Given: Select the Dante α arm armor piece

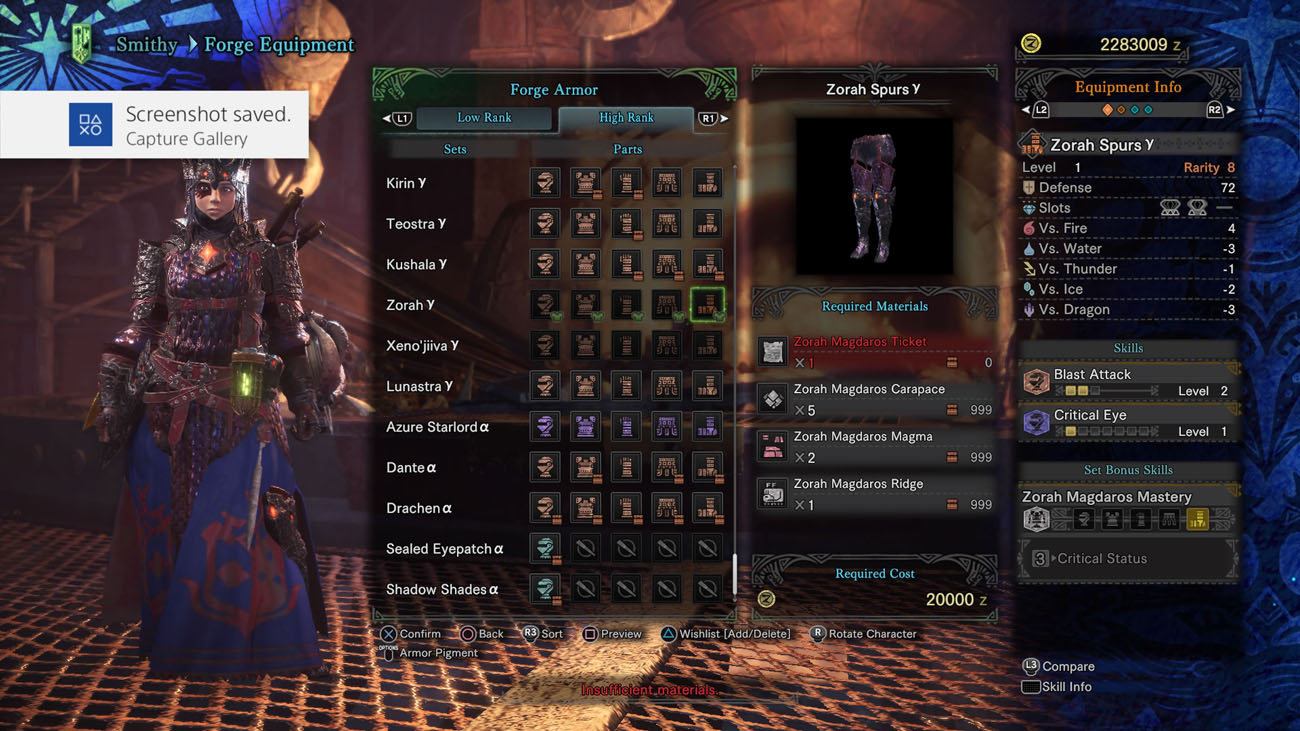Looking at the screenshot, I should coord(626,467).
